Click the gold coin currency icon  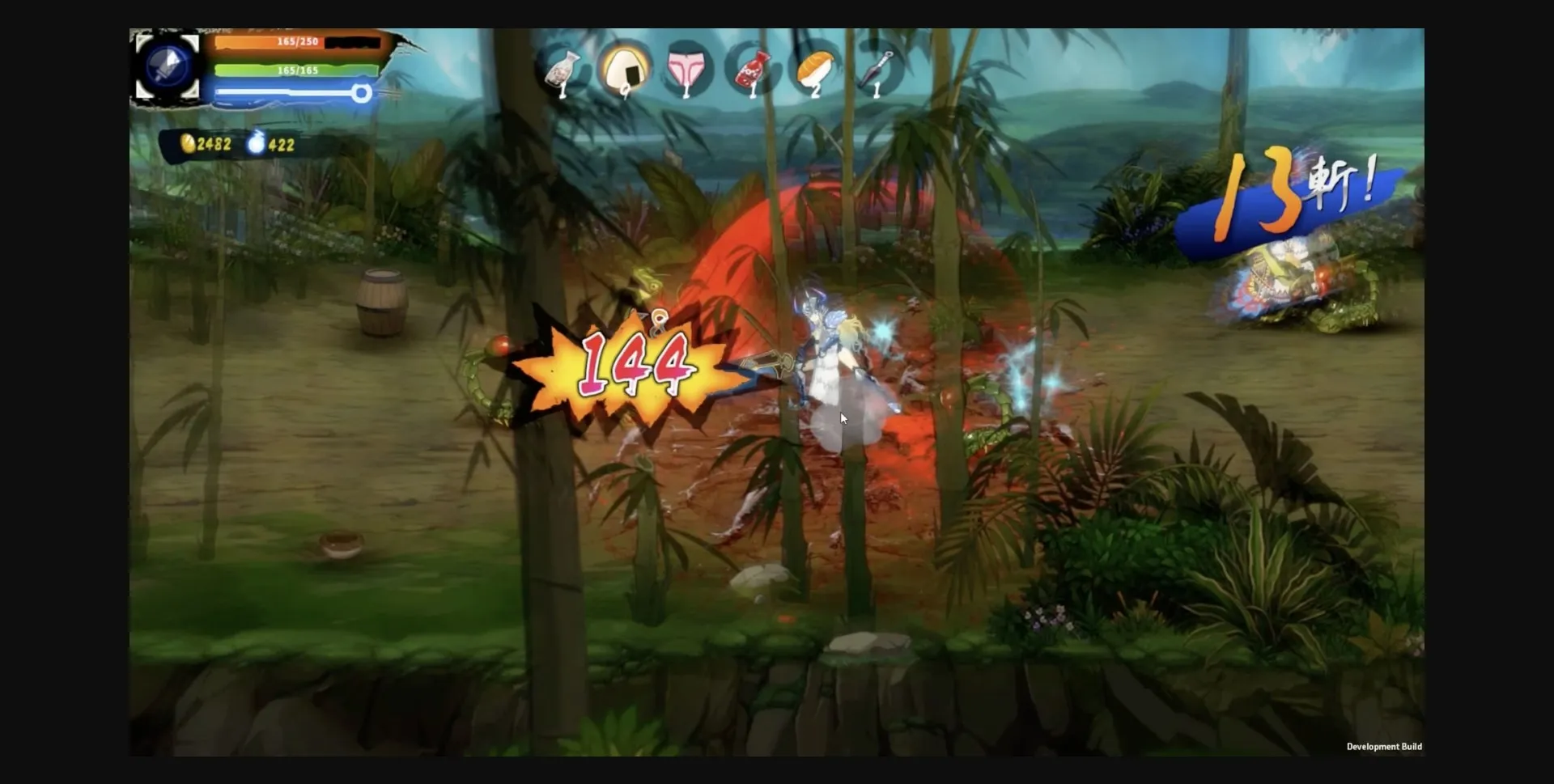pyautogui.click(x=188, y=143)
